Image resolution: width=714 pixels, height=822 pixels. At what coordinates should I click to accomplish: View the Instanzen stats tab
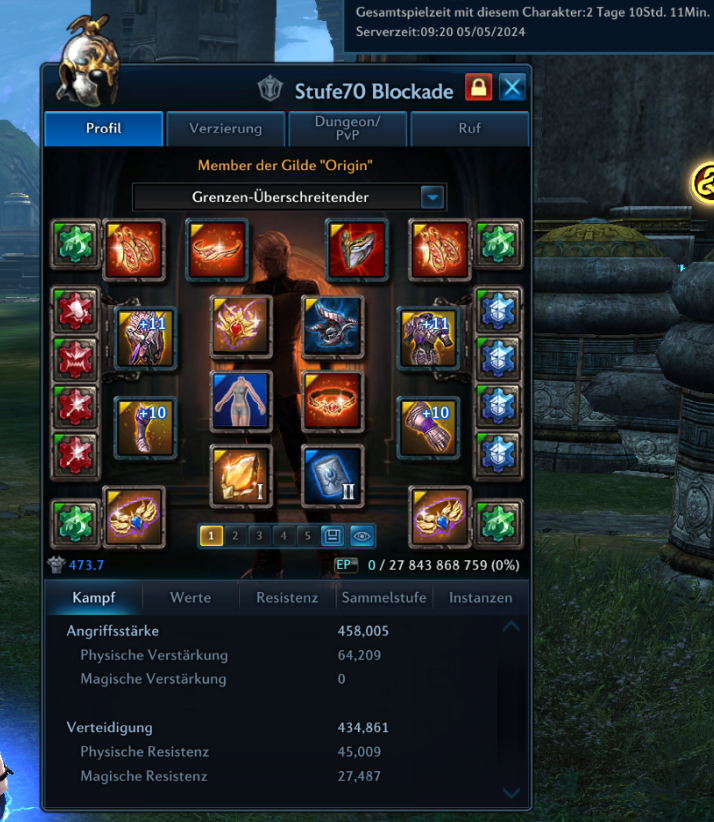pyautogui.click(x=480, y=598)
